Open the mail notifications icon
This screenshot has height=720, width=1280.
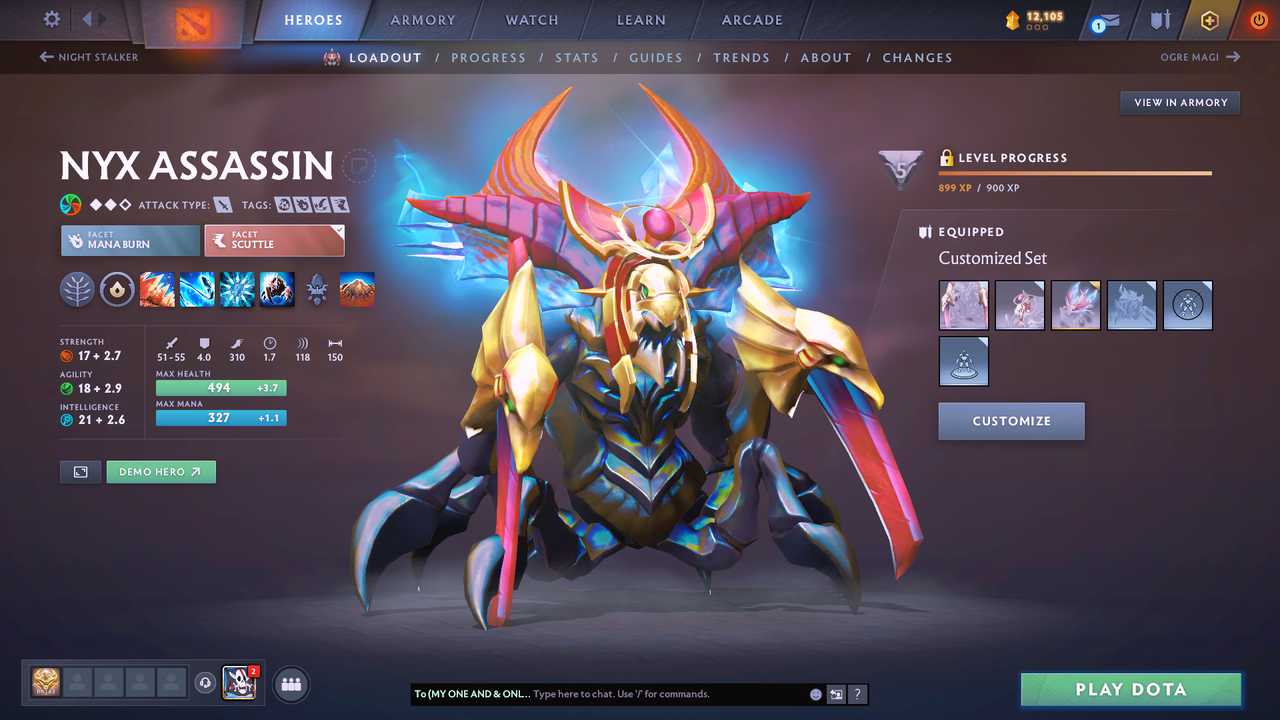(1103, 20)
